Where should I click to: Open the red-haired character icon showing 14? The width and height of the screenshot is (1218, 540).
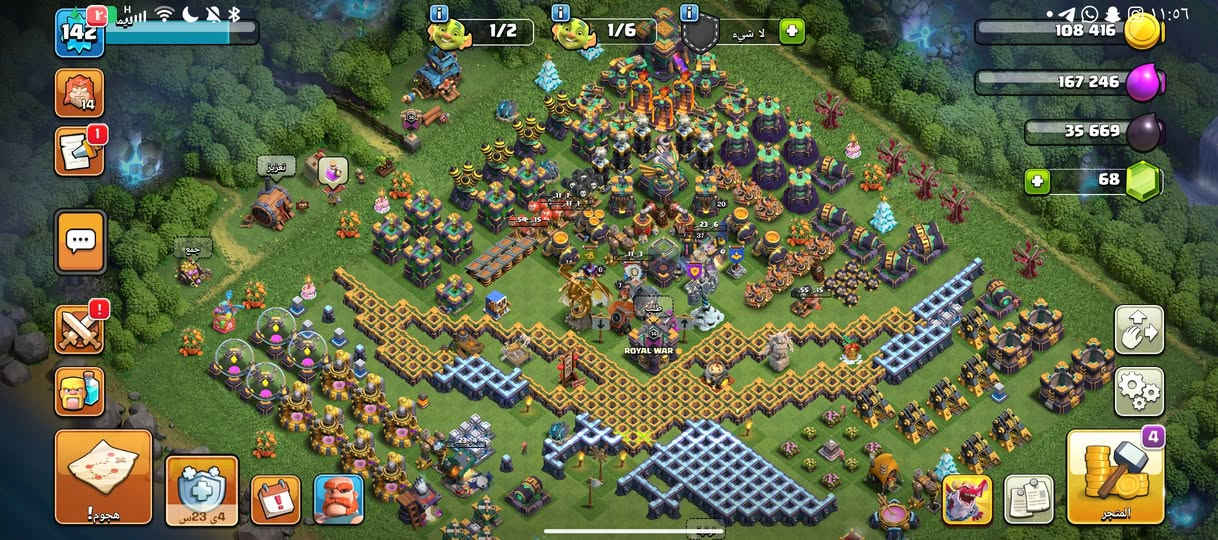pos(80,92)
